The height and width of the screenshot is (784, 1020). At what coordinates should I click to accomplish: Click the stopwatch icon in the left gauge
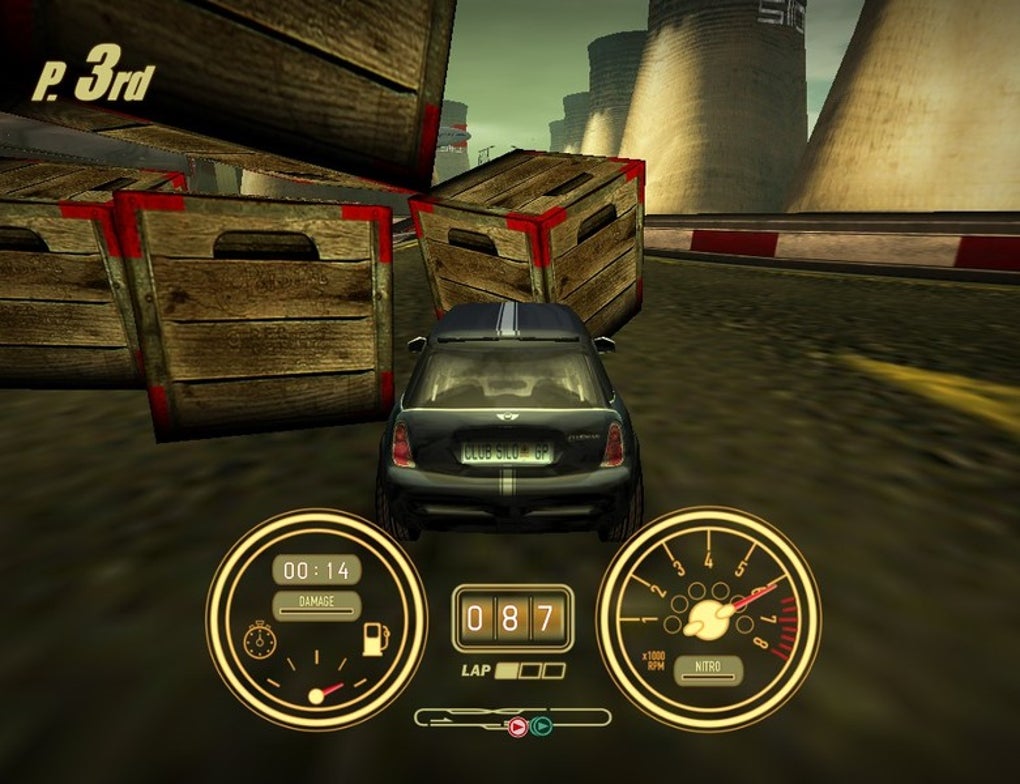pos(259,641)
